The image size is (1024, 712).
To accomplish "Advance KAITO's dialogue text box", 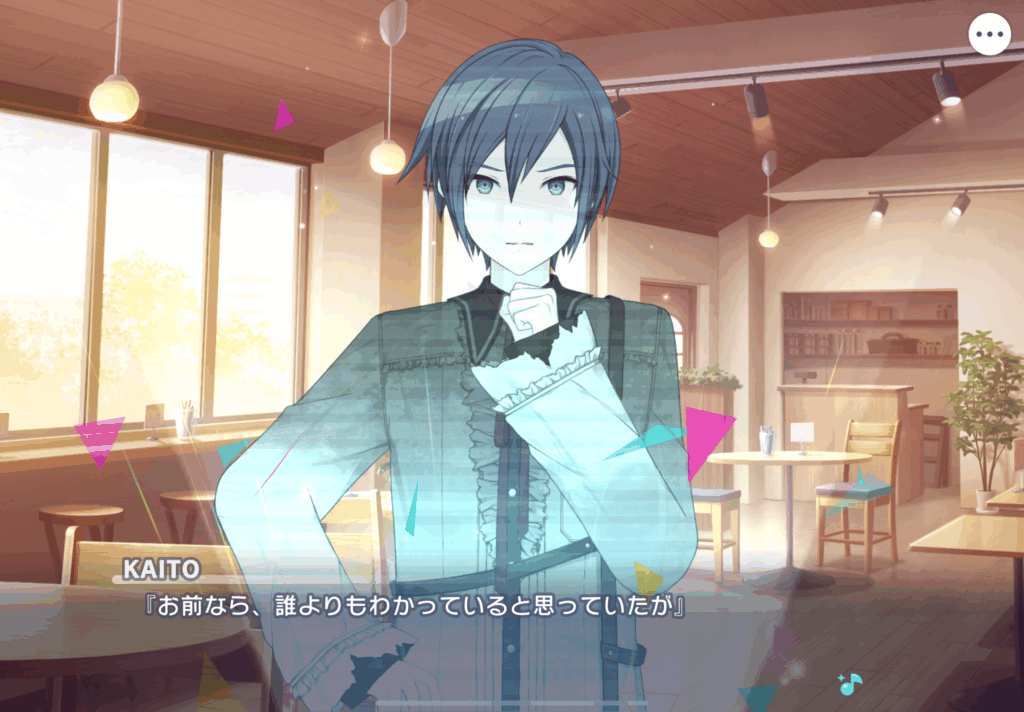I will coord(500,630).
